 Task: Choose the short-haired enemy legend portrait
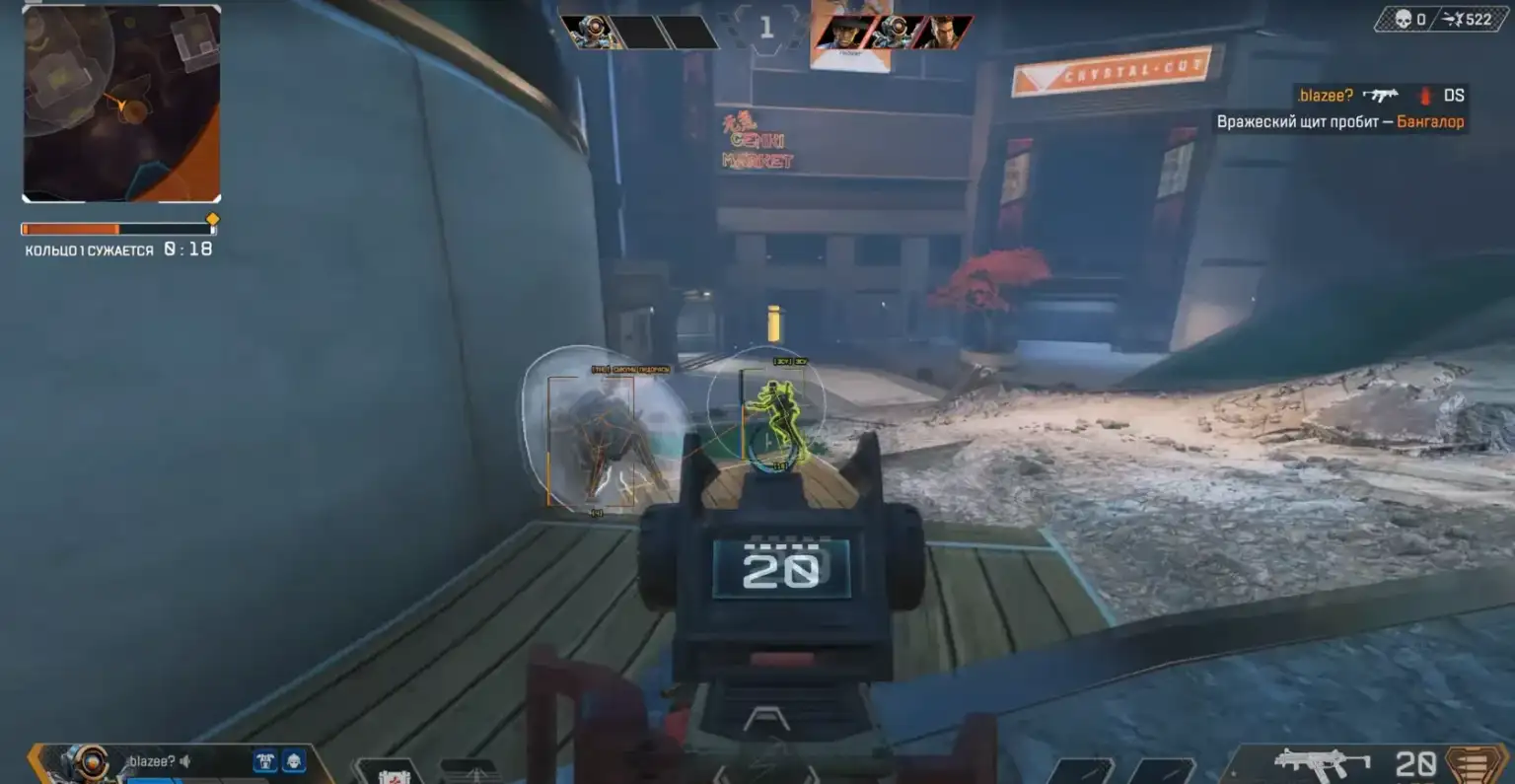pyautogui.click(x=941, y=33)
